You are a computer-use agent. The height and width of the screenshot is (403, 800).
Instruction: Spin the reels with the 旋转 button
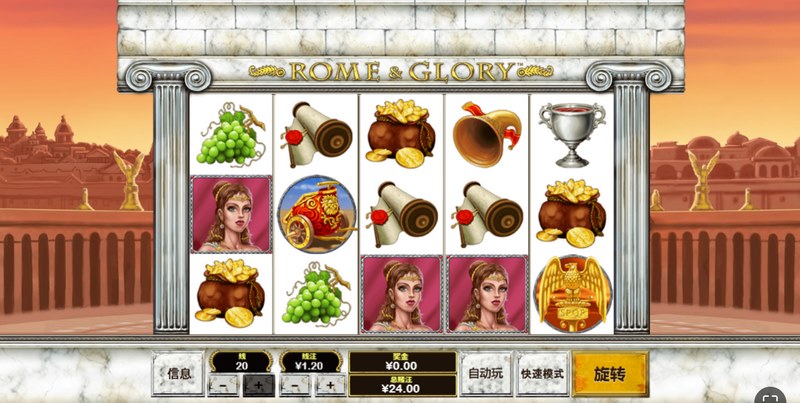click(610, 374)
